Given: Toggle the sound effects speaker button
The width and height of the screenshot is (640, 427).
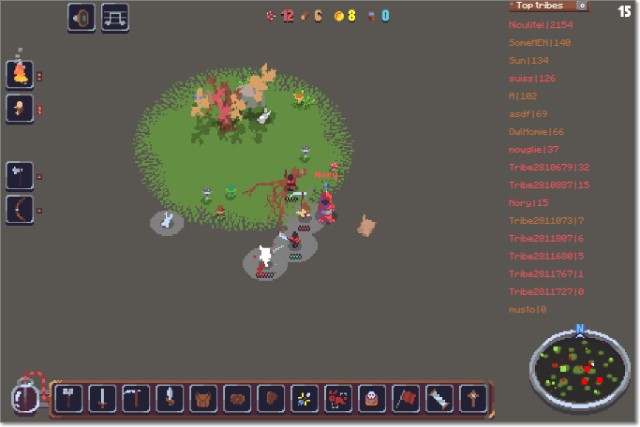Looking at the screenshot, I should click(x=81, y=17).
